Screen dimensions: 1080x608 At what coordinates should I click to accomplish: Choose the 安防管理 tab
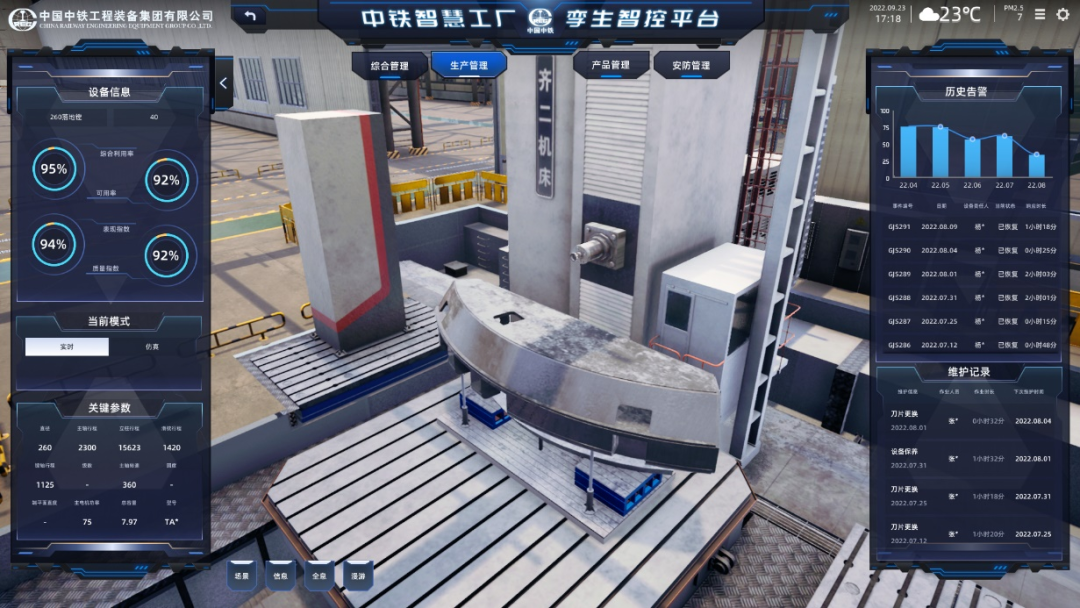pos(691,66)
